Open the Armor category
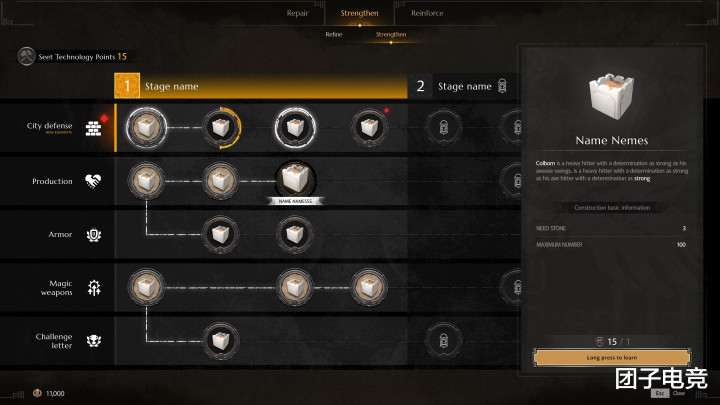 (x=58, y=235)
